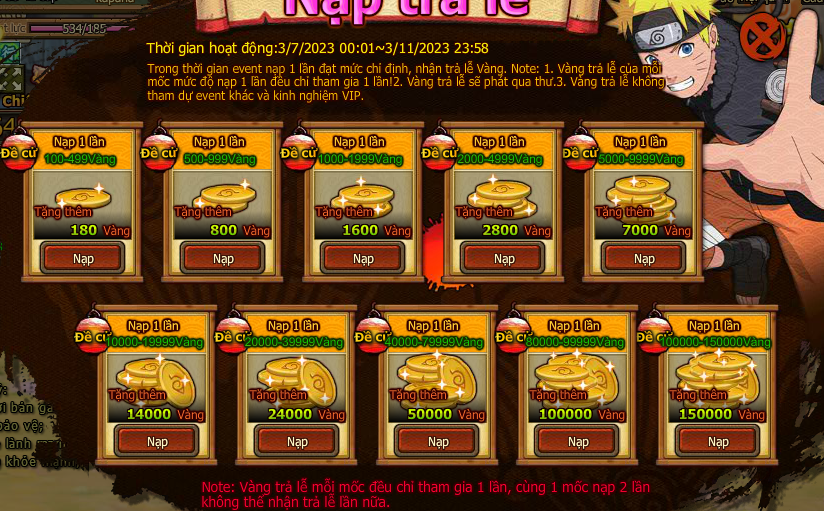
Task: Click Nạp for the 100000 Vàng reward
Action: point(578,441)
